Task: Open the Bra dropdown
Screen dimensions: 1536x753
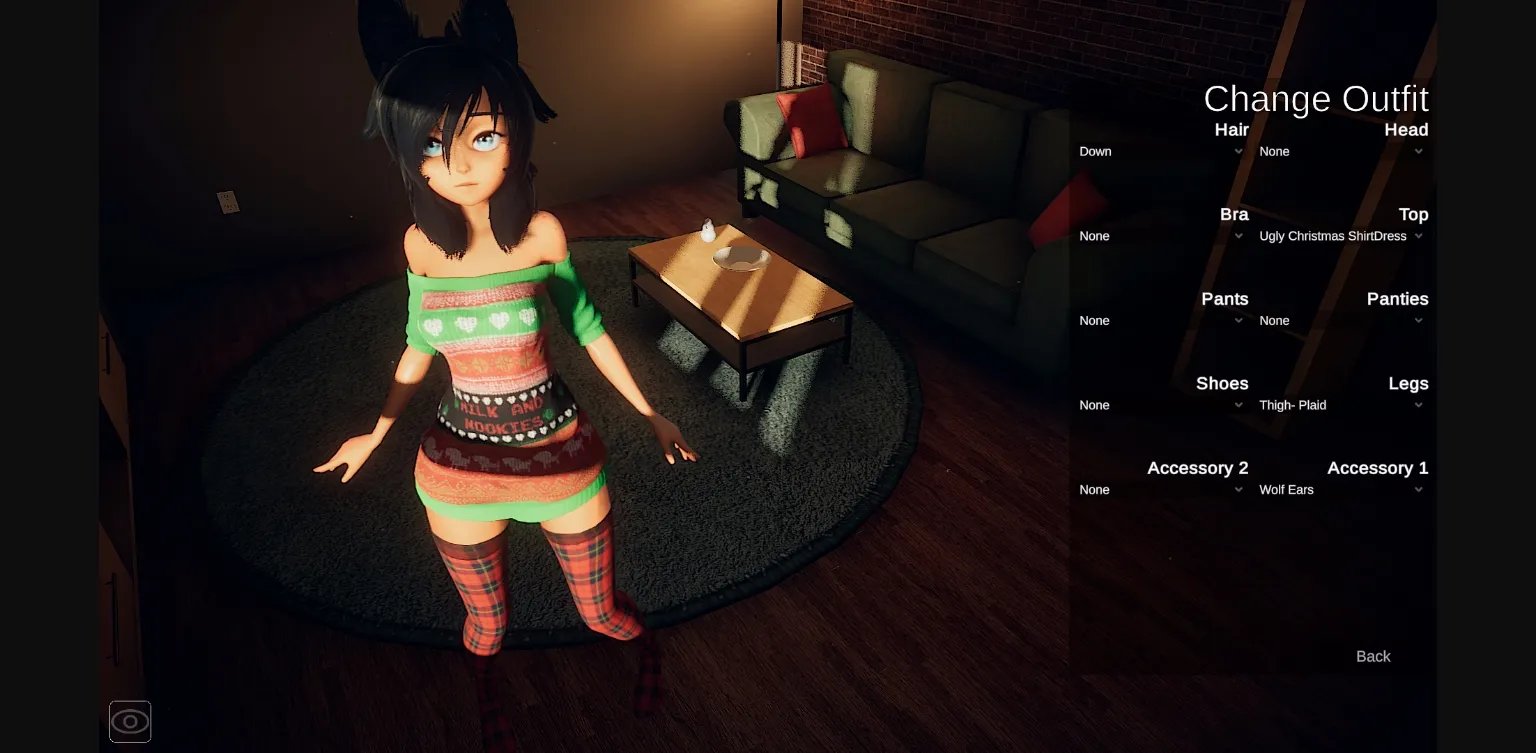Action: [1160, 236]
